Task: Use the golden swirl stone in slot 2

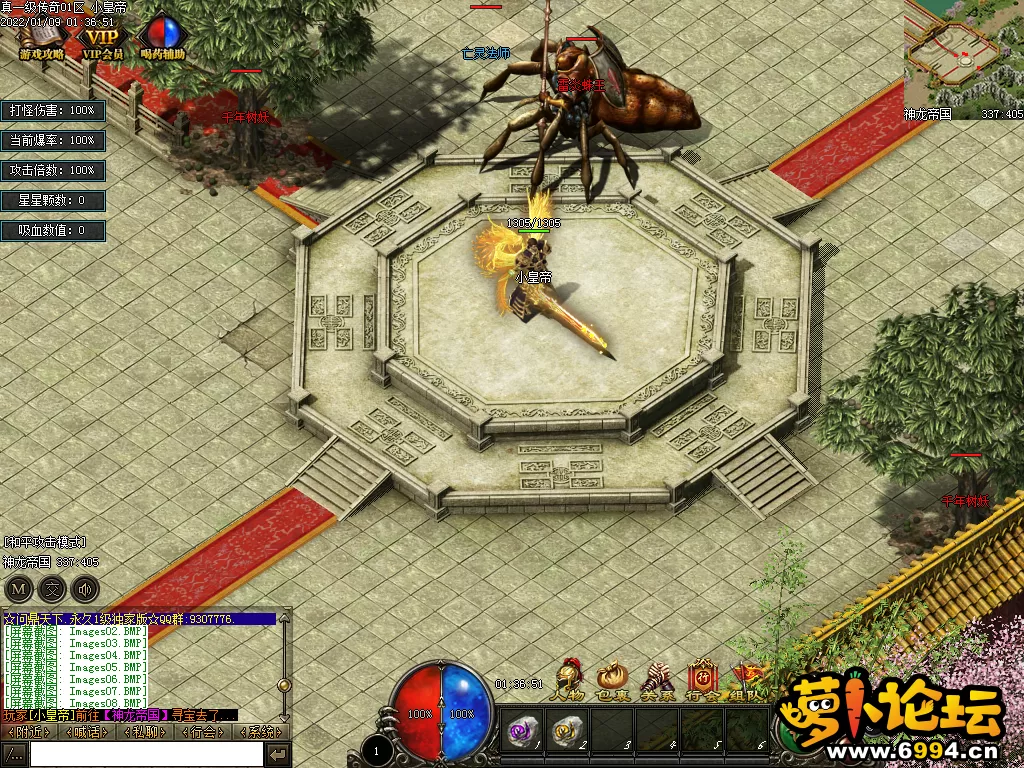Action: coord(567,732)
